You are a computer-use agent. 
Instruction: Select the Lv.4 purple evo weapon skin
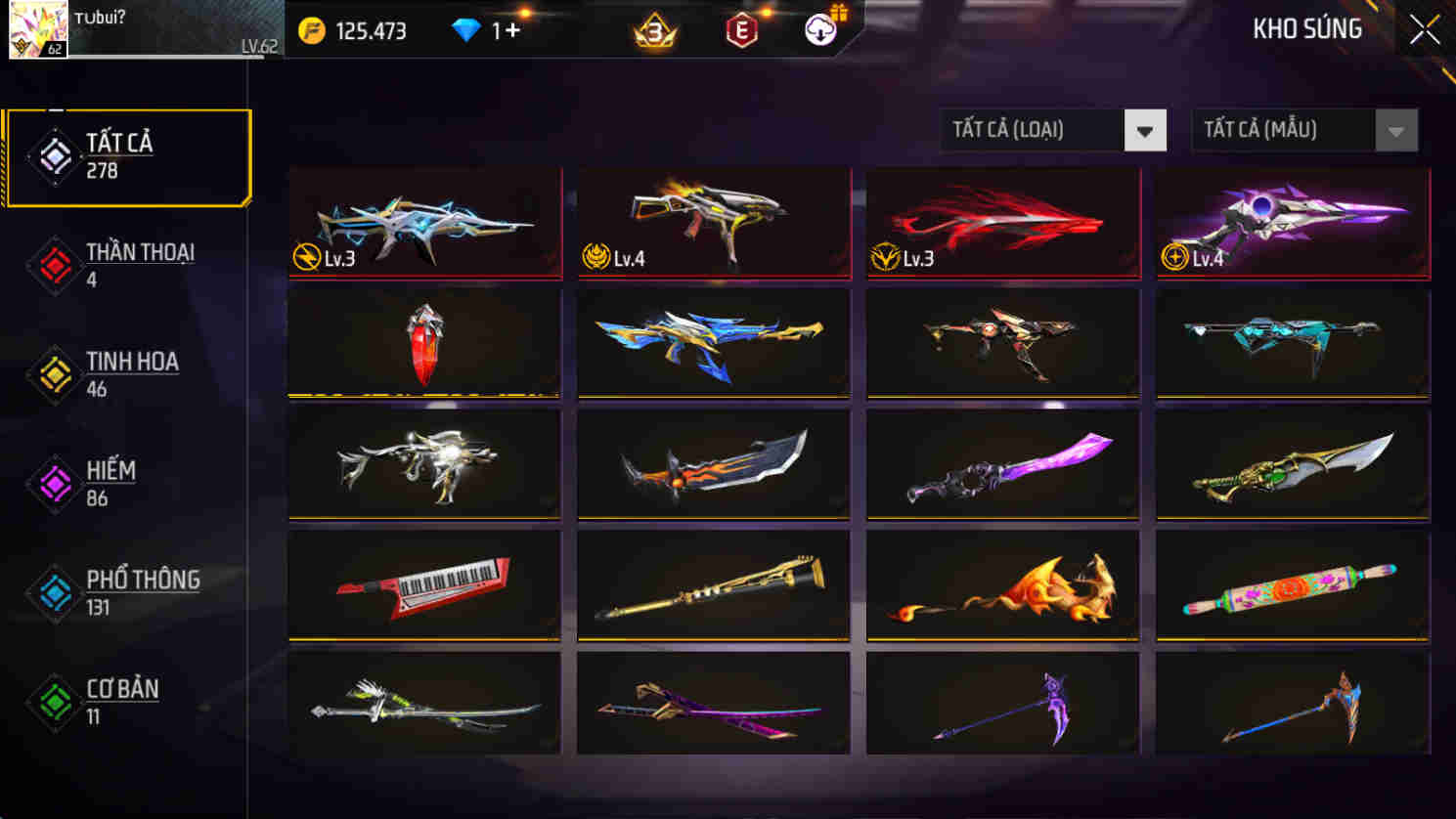(1291, 223)
